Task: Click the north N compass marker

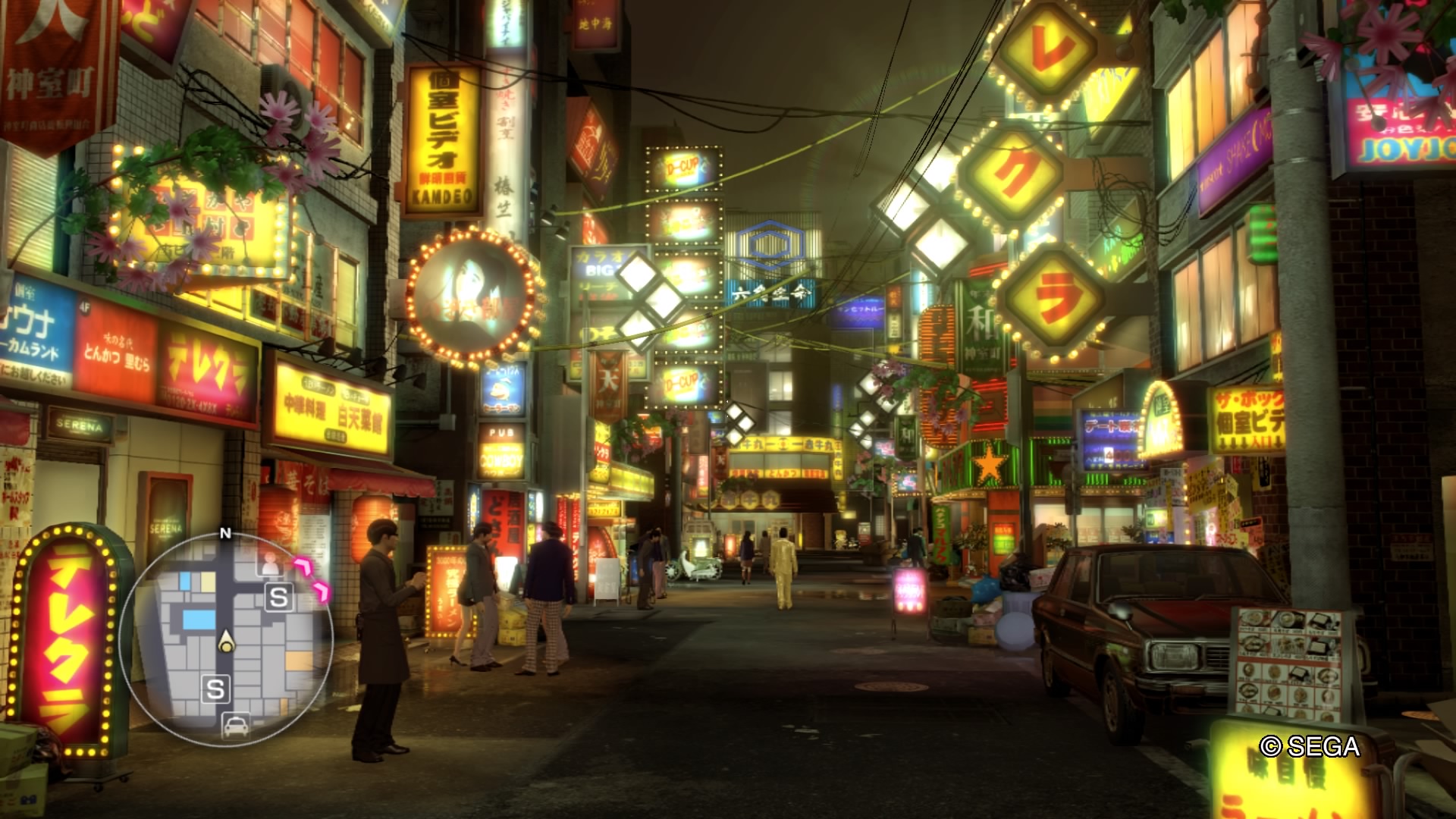Action: coord(225,533)
